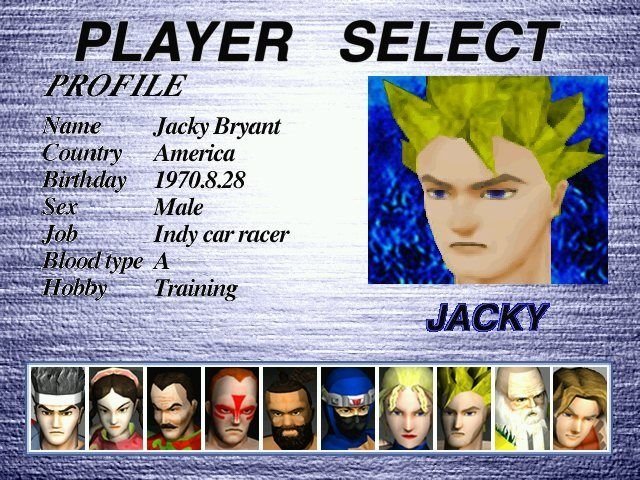Choose Pai portrait with pink hair buns
Image resolution: width=640 pixels, height=480 pixels.
(x=116, y=408)
